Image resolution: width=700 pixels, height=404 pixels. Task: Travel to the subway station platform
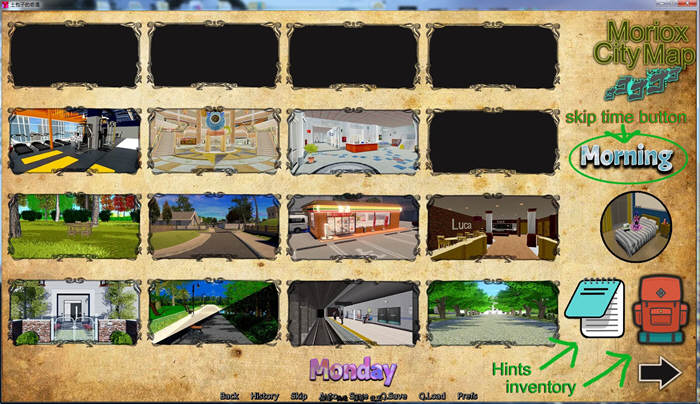pyautogui.click(x=352, y=312)
